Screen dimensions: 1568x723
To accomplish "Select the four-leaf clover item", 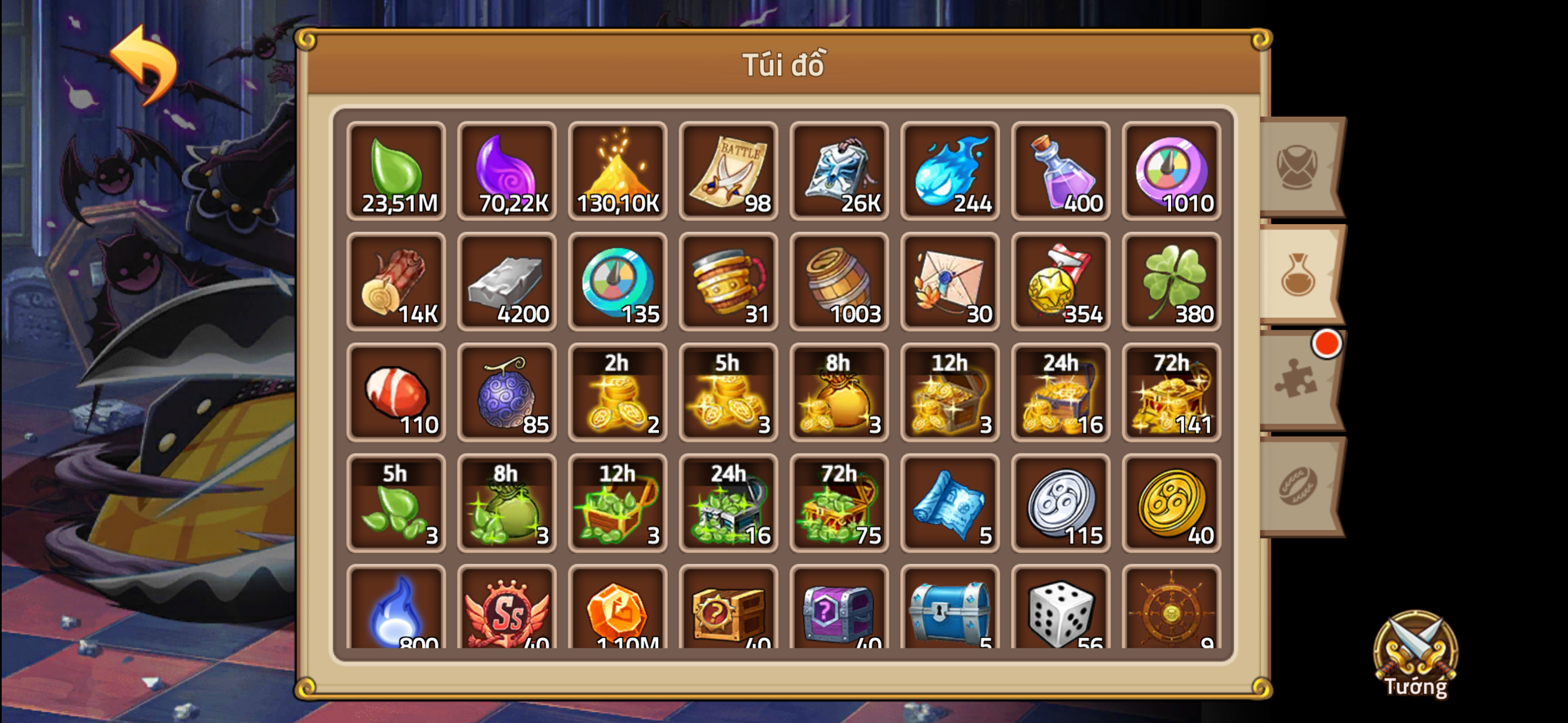I will 1172,283.
